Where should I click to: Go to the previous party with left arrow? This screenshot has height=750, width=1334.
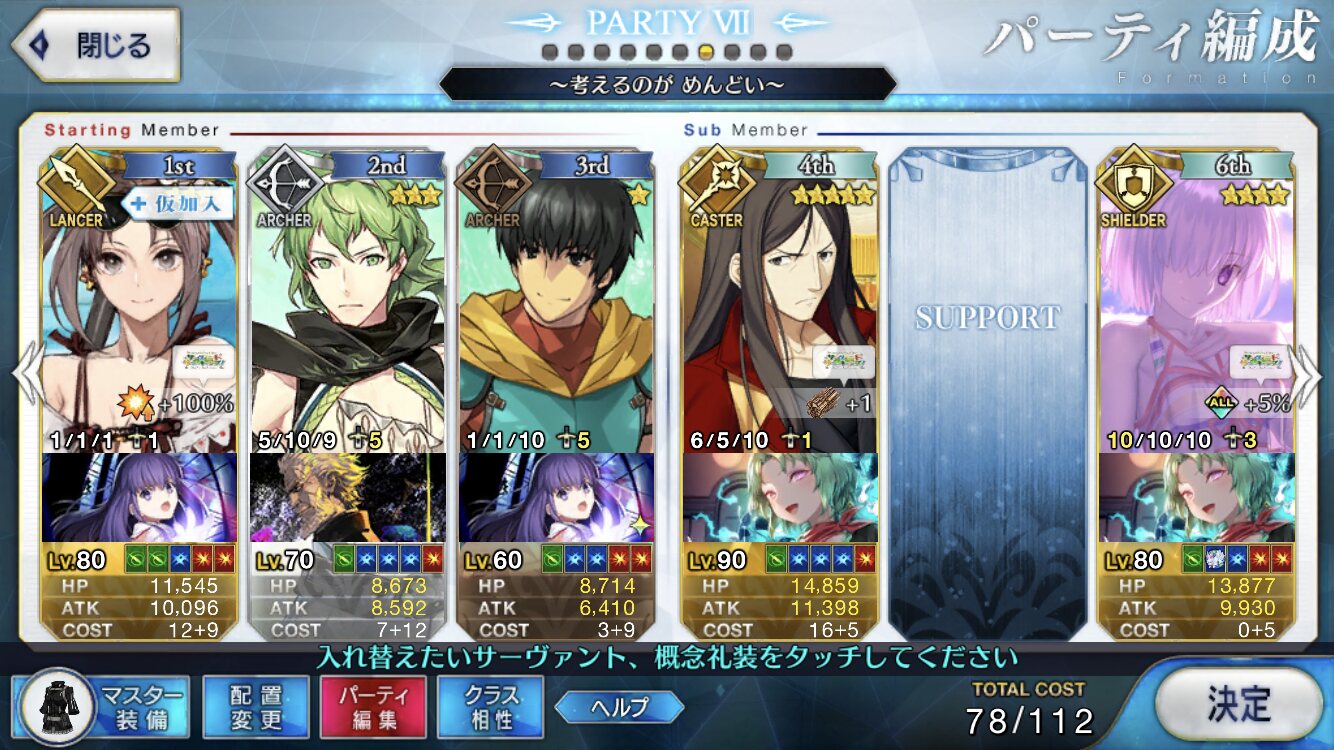[24, 373]
